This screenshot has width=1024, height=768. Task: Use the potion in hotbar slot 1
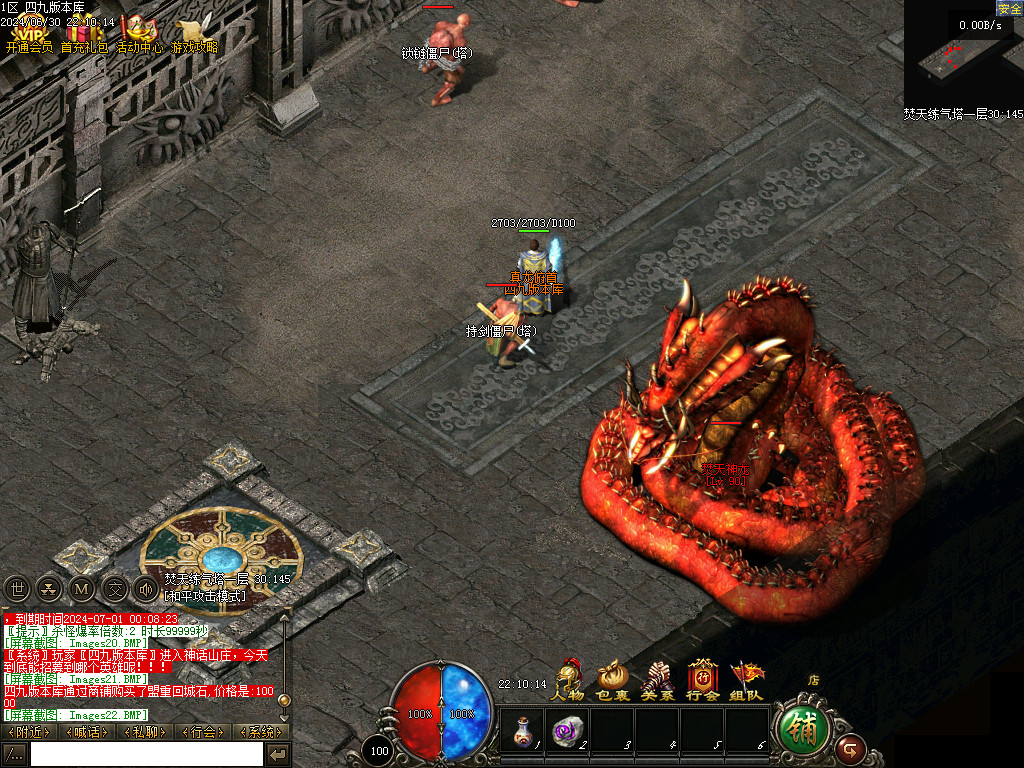pos(521,728)
